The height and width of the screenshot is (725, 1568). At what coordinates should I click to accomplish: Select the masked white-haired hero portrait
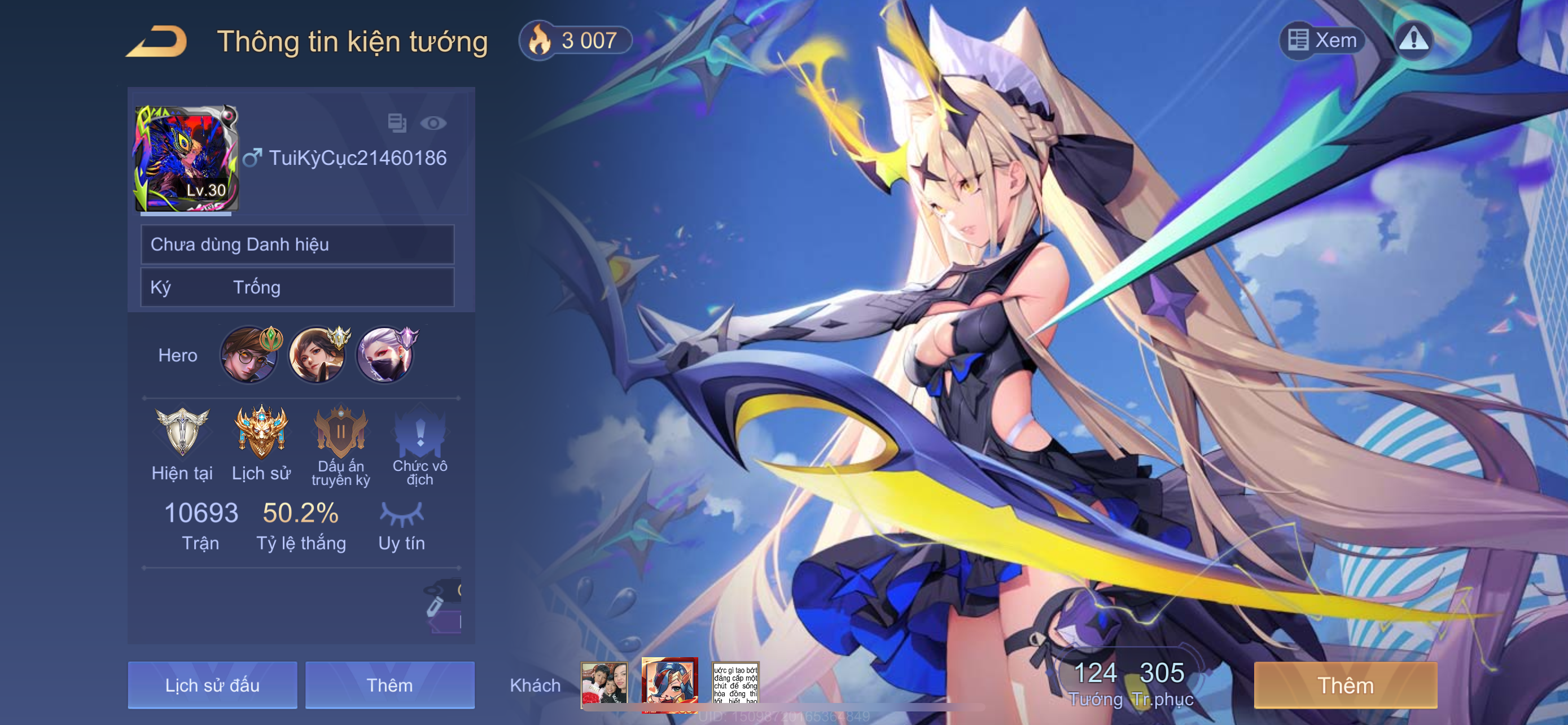[x=385, y=355]
